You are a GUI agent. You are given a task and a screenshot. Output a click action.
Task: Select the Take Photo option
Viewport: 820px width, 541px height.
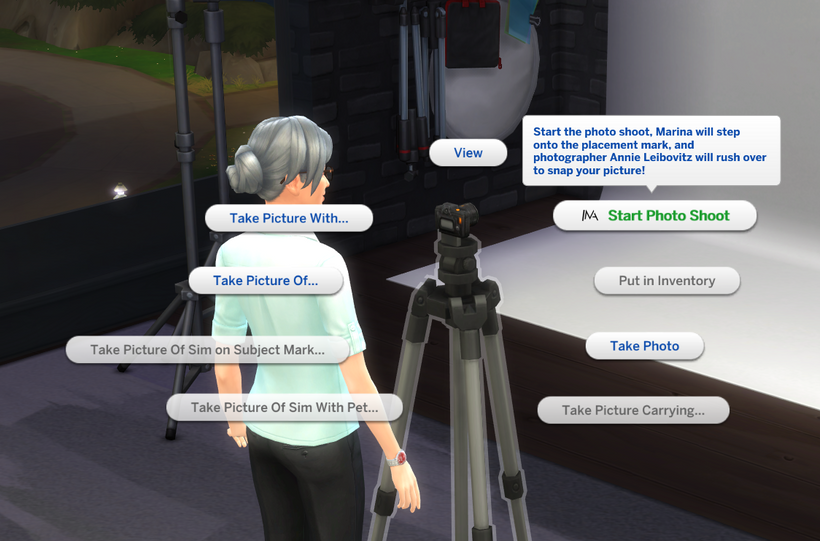(x=644, y=346)
